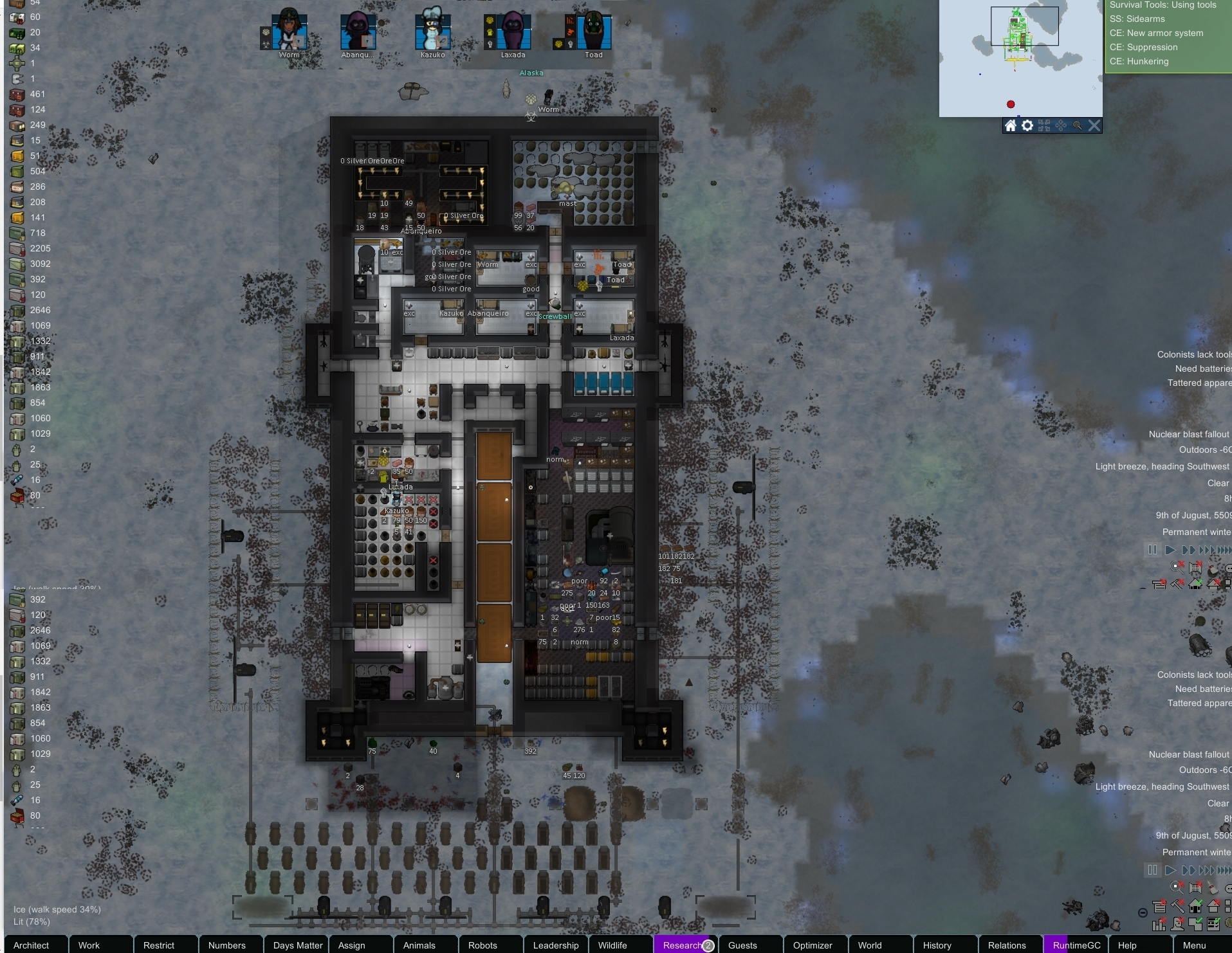Open the Wildlife tab

tap(612, 945)
